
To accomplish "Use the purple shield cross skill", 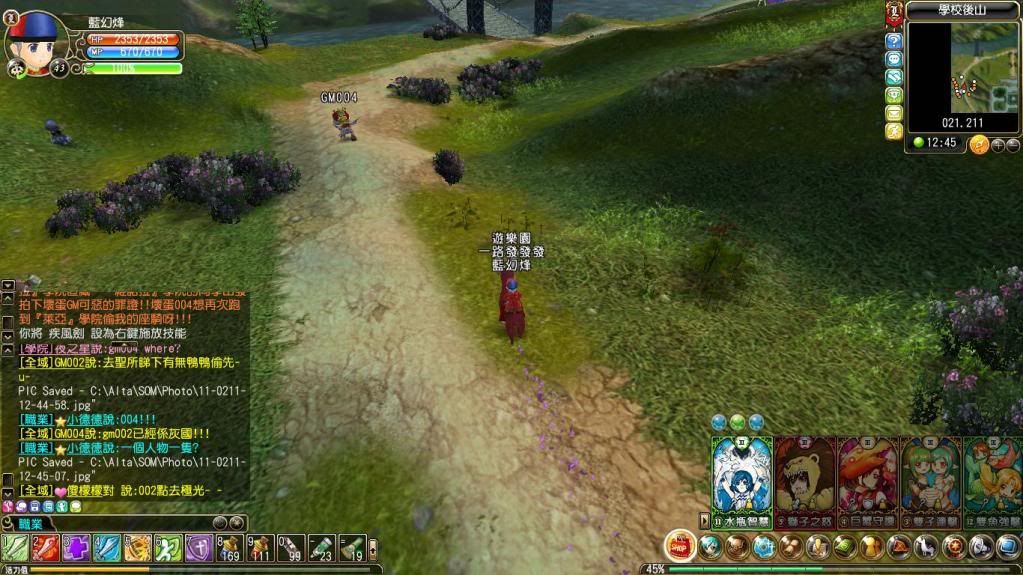I will tap(199, 547).
